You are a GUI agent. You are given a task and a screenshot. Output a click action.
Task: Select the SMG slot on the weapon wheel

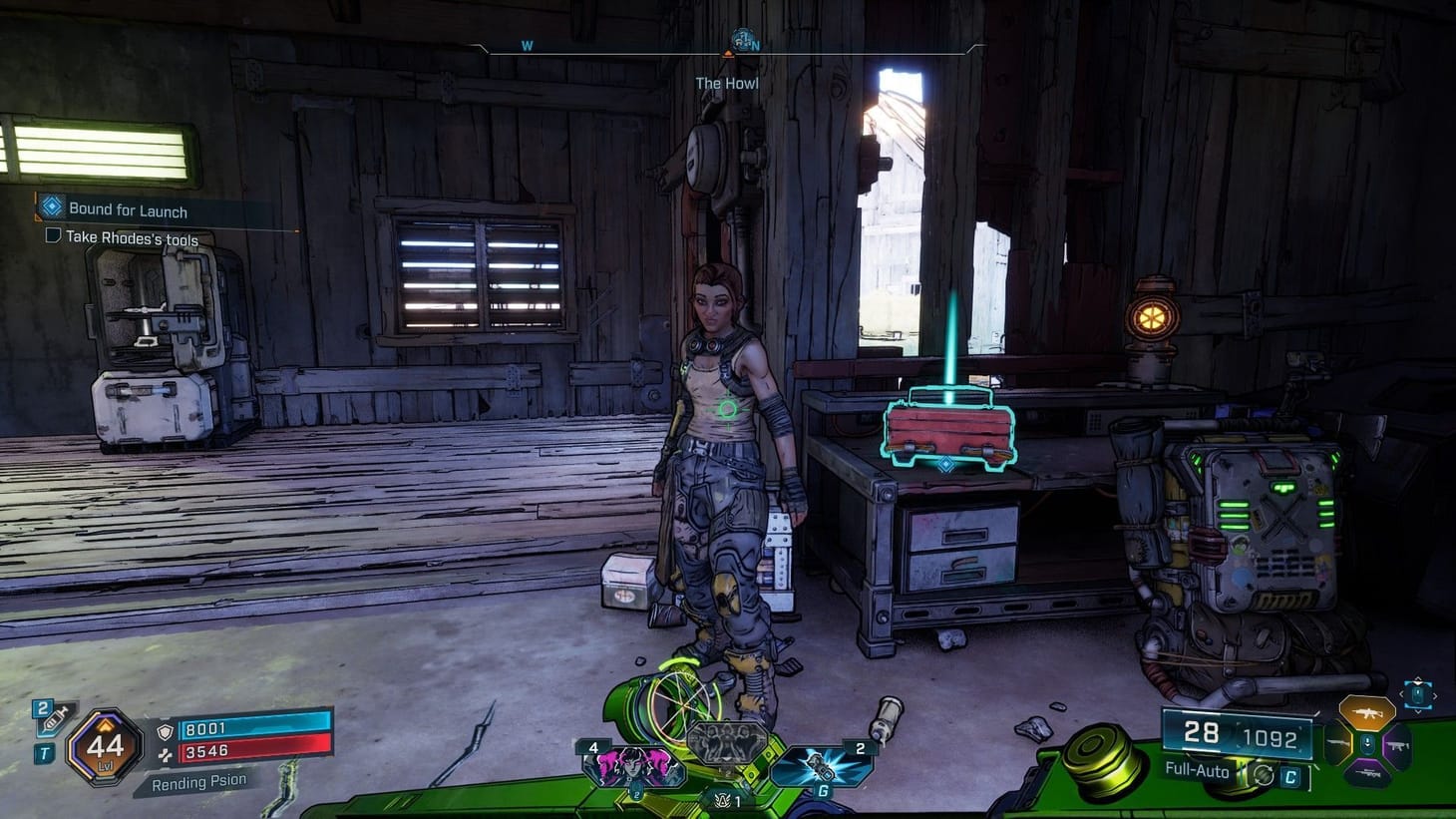pyautogui.click(x=1398, y=746)
